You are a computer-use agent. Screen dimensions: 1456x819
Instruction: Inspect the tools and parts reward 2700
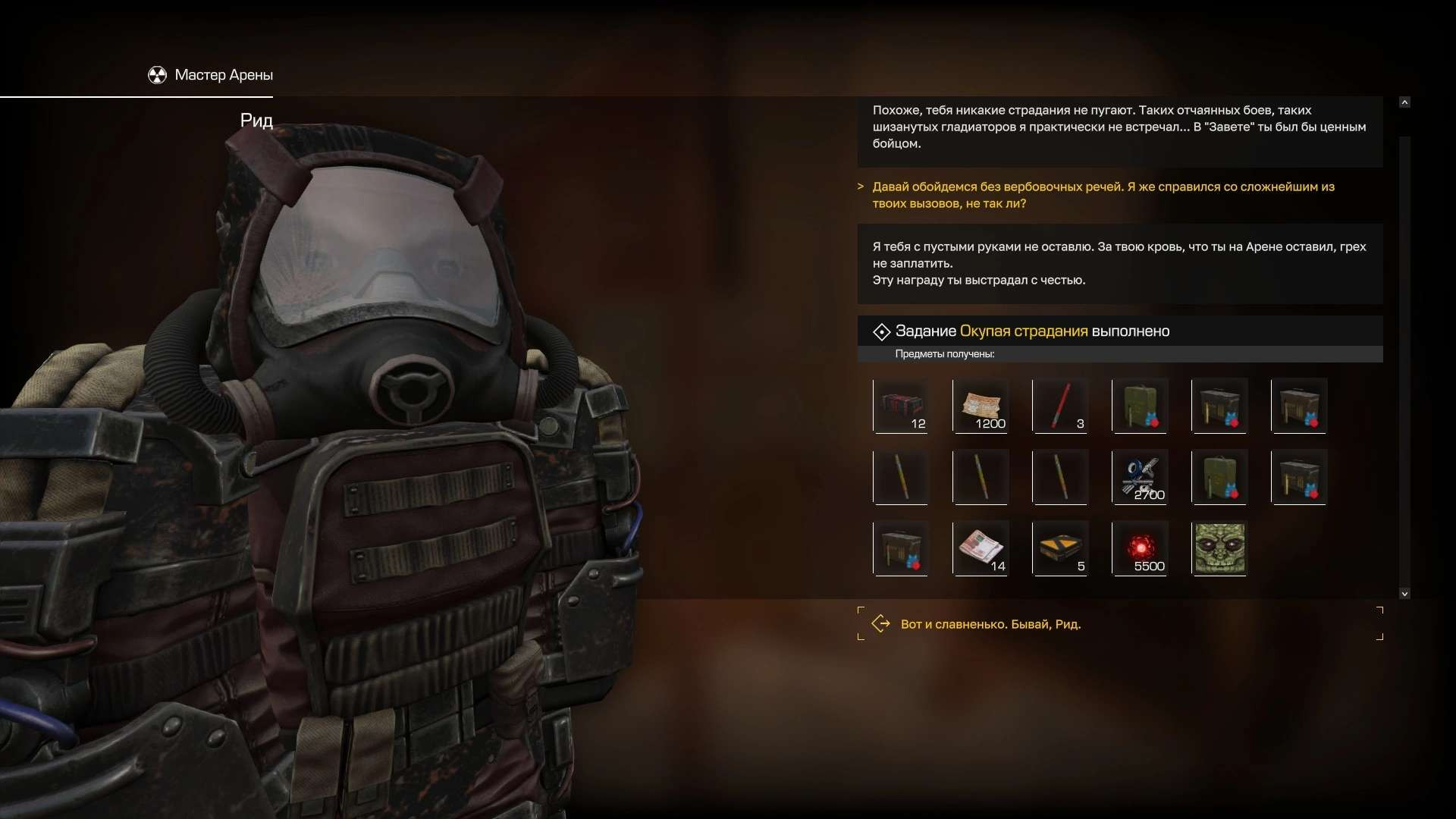[x=1139, y=477]
